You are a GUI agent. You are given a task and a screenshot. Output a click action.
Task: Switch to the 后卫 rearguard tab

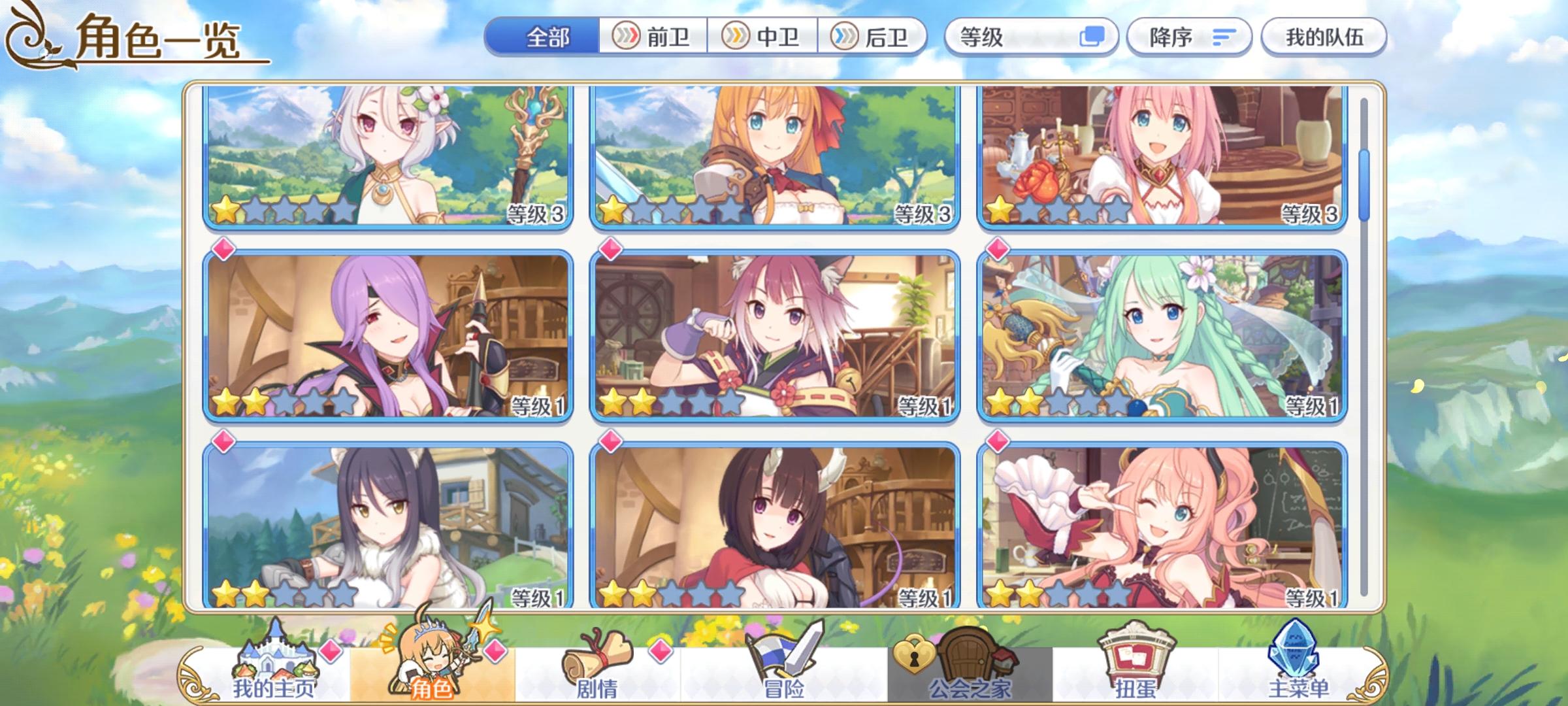coord(874,37)
